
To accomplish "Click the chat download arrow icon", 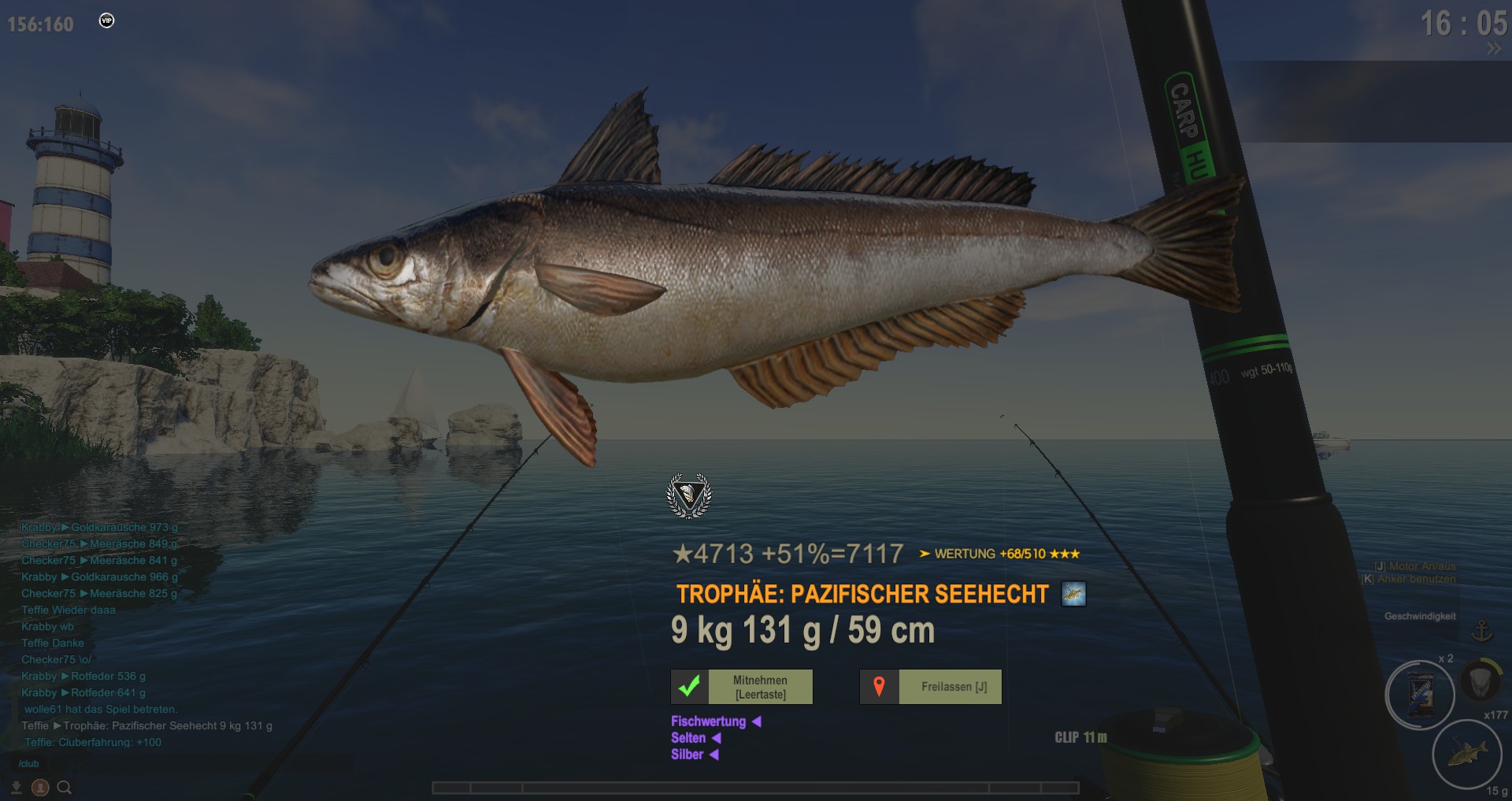I will (16, 787).
